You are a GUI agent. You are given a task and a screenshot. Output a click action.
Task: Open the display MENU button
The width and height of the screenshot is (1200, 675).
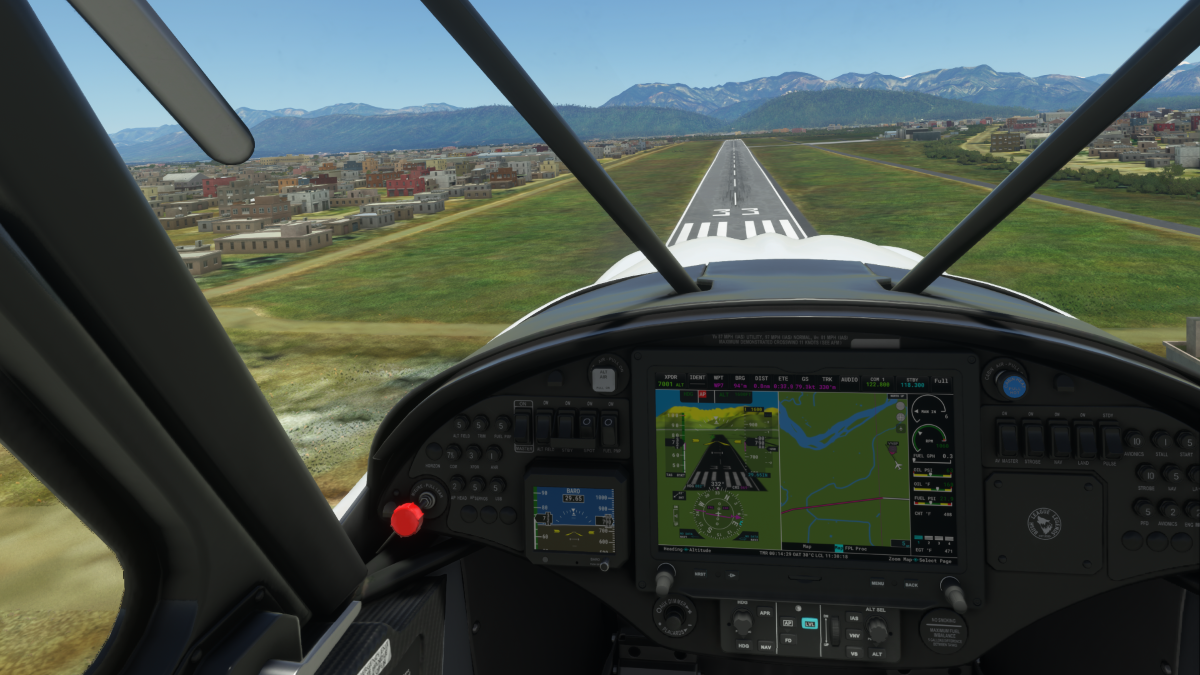point(877,583)
